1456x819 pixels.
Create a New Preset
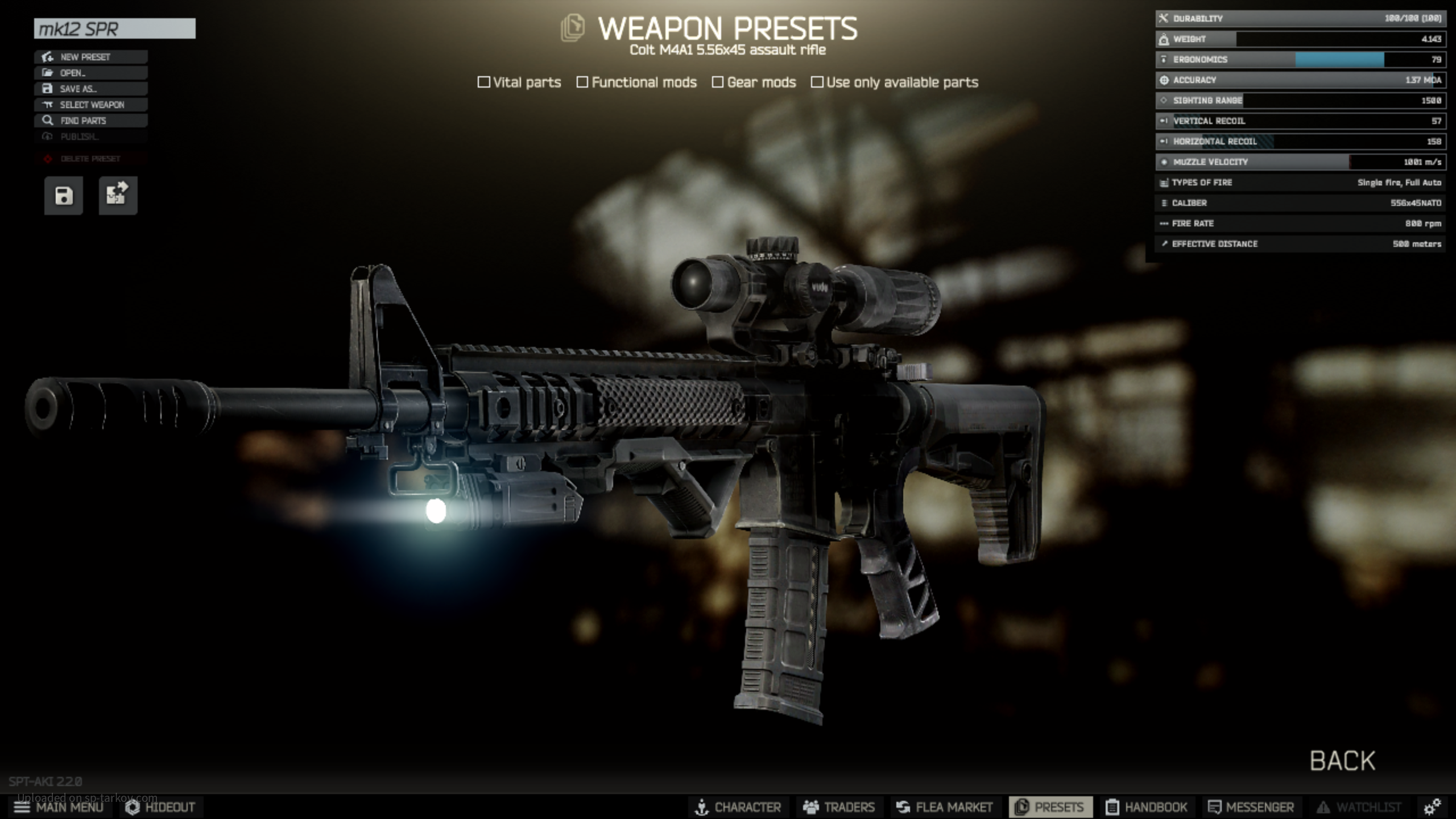click(91, 57)
